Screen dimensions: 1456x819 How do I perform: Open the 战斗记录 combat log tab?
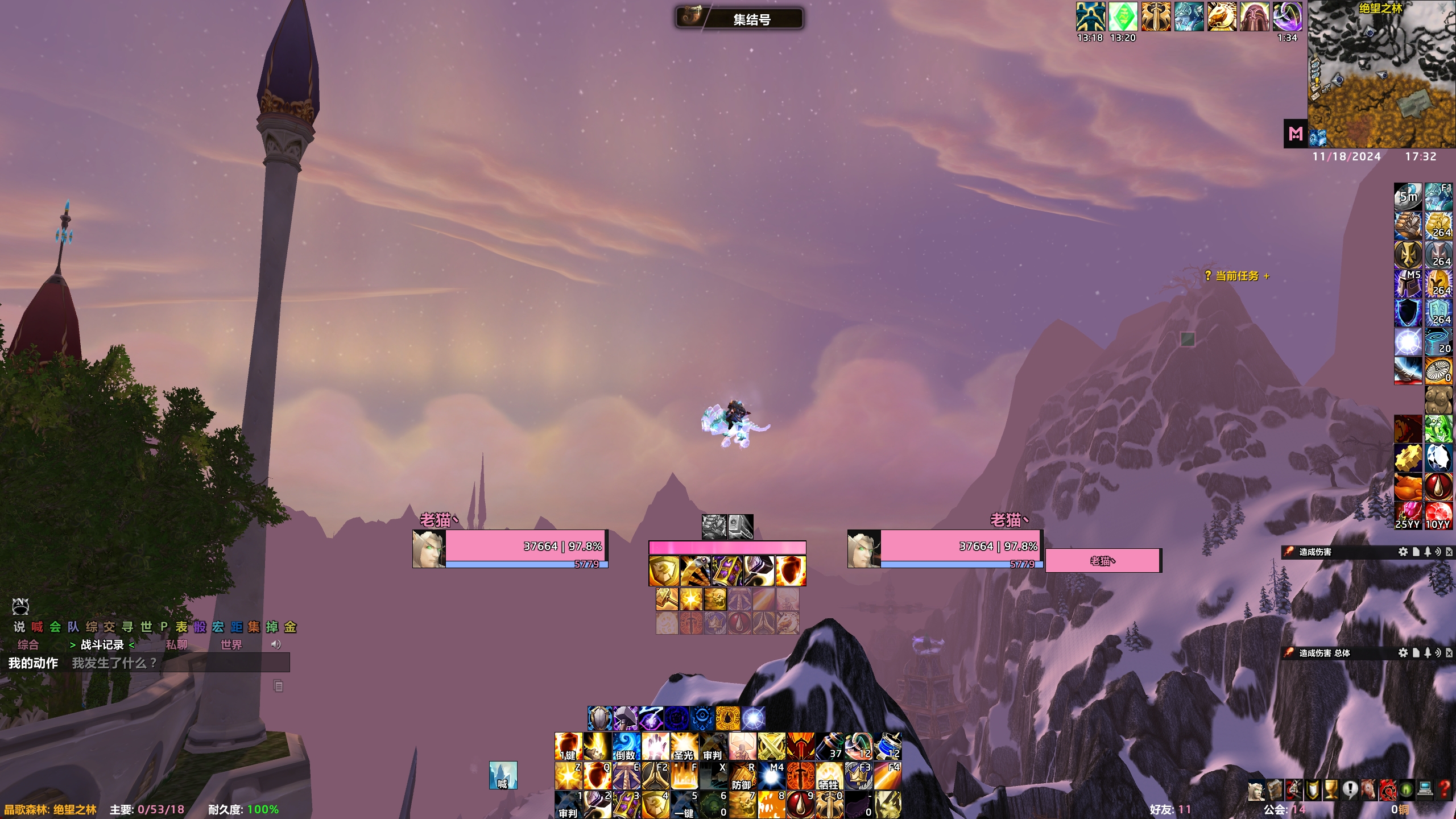(x=102, y=644)
